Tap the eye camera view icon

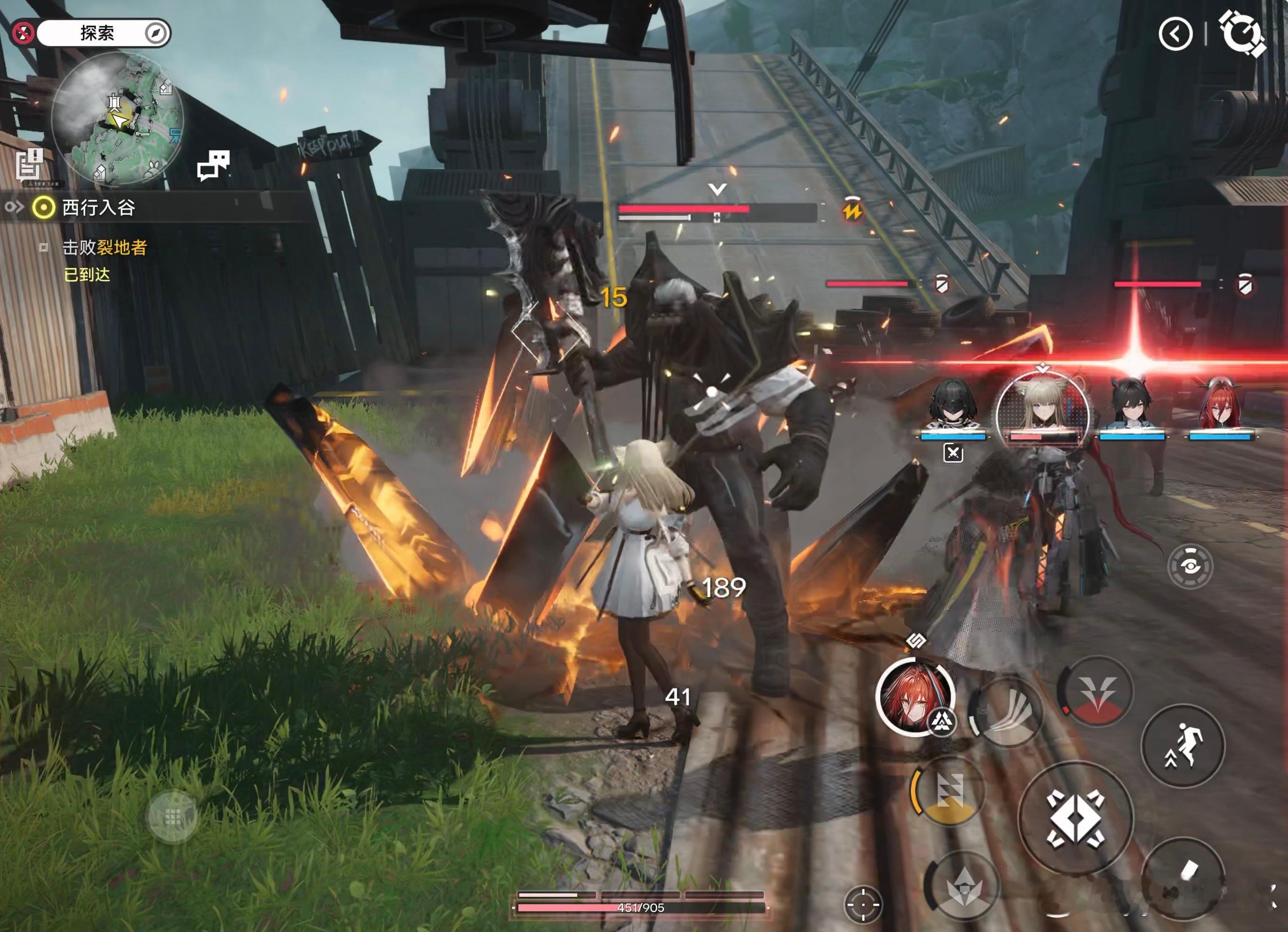pyautogui.click(x=1190, y=566)
